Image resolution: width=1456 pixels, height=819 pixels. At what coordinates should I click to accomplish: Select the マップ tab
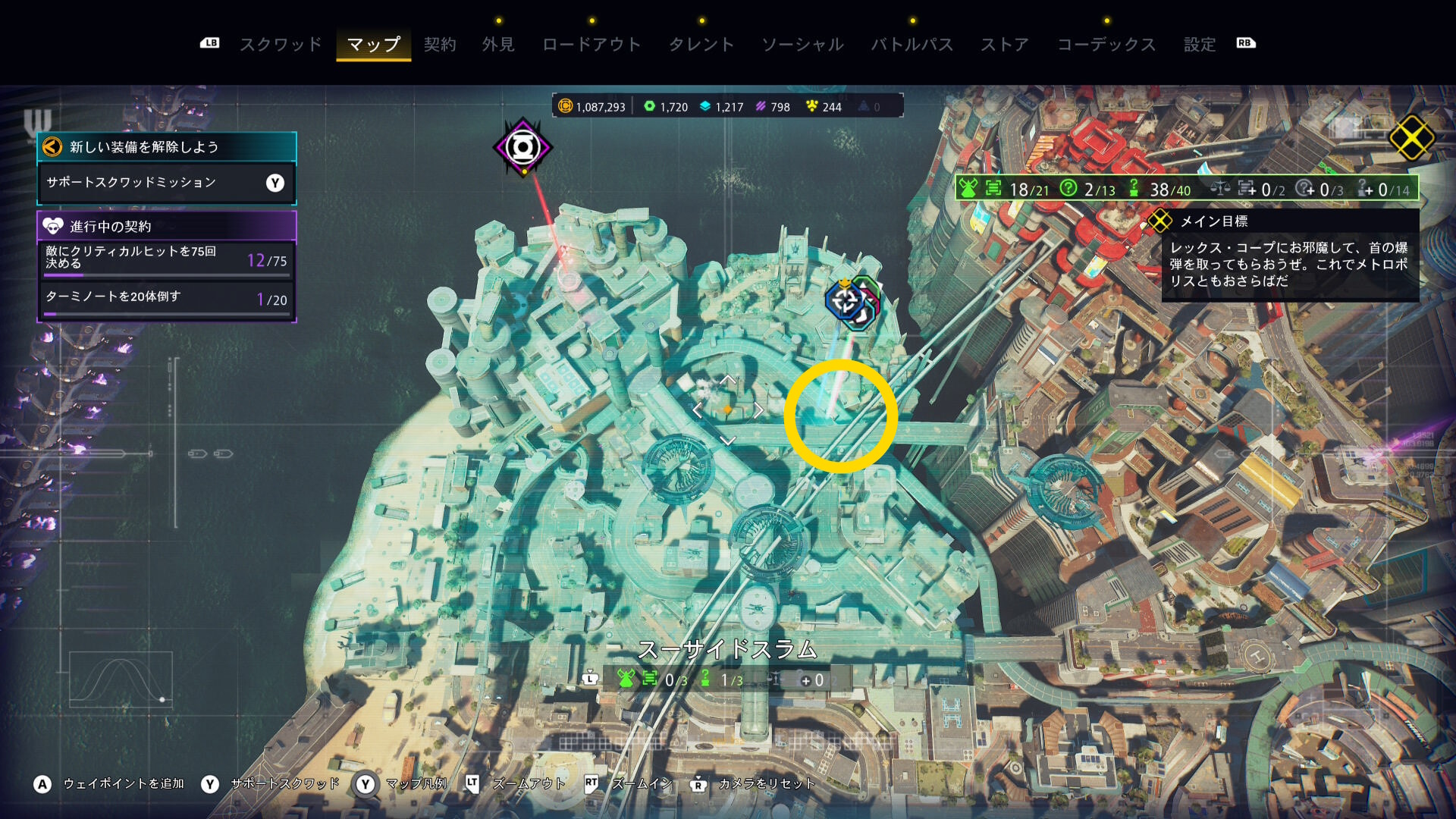373,45
